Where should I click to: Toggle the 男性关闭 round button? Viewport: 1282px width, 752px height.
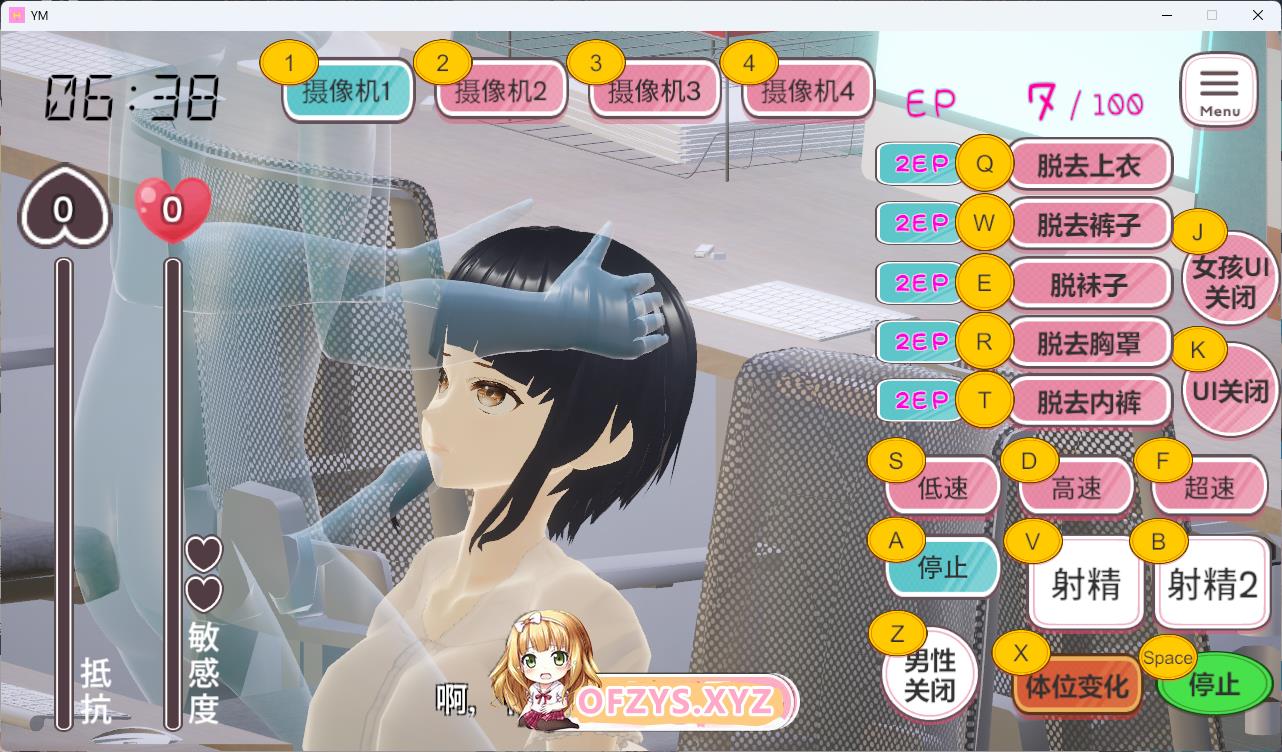coord(930,675)
